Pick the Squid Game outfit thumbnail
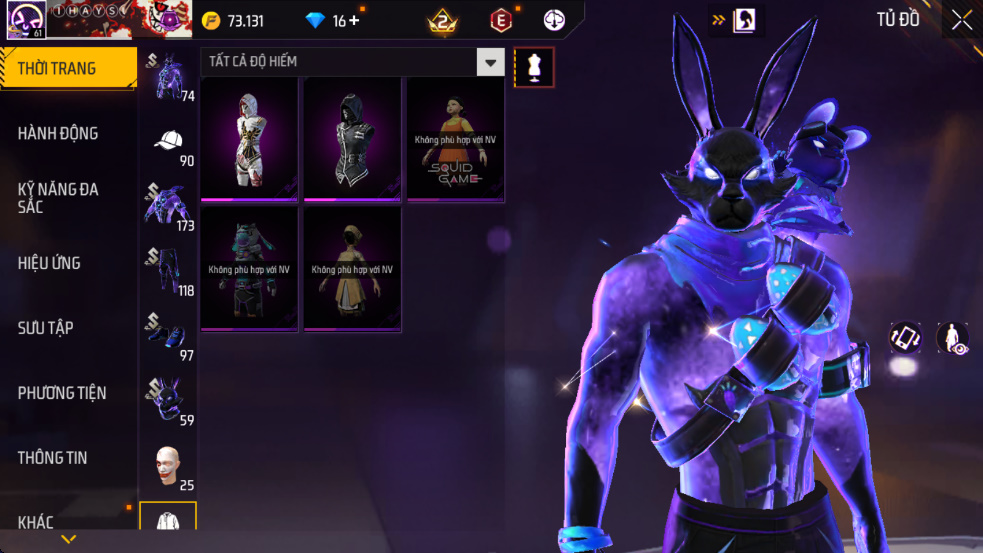The width and height of the screenshot is (983, 553). (x=456, y=139)
